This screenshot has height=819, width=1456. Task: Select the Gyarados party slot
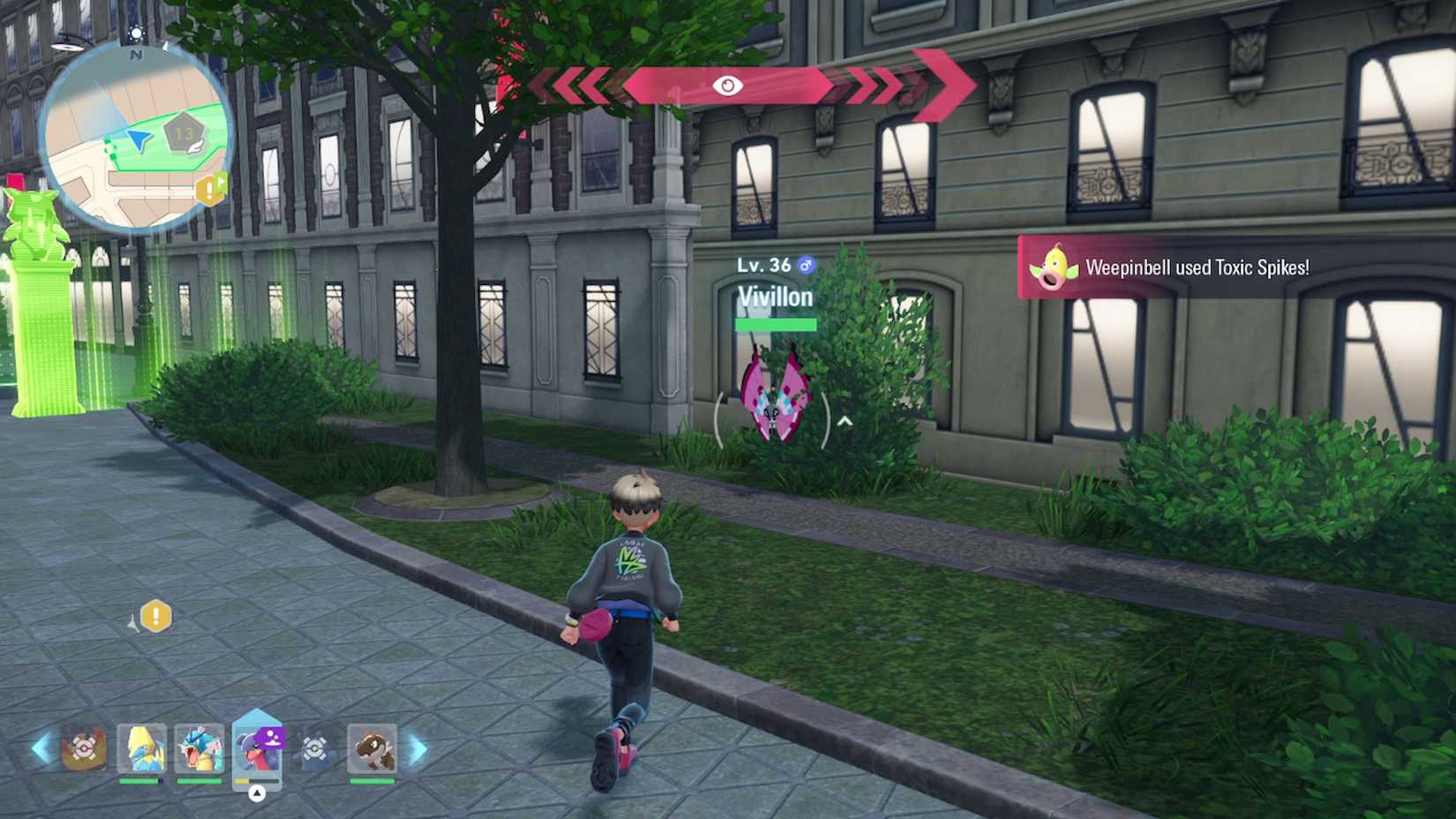click(199, 748)
